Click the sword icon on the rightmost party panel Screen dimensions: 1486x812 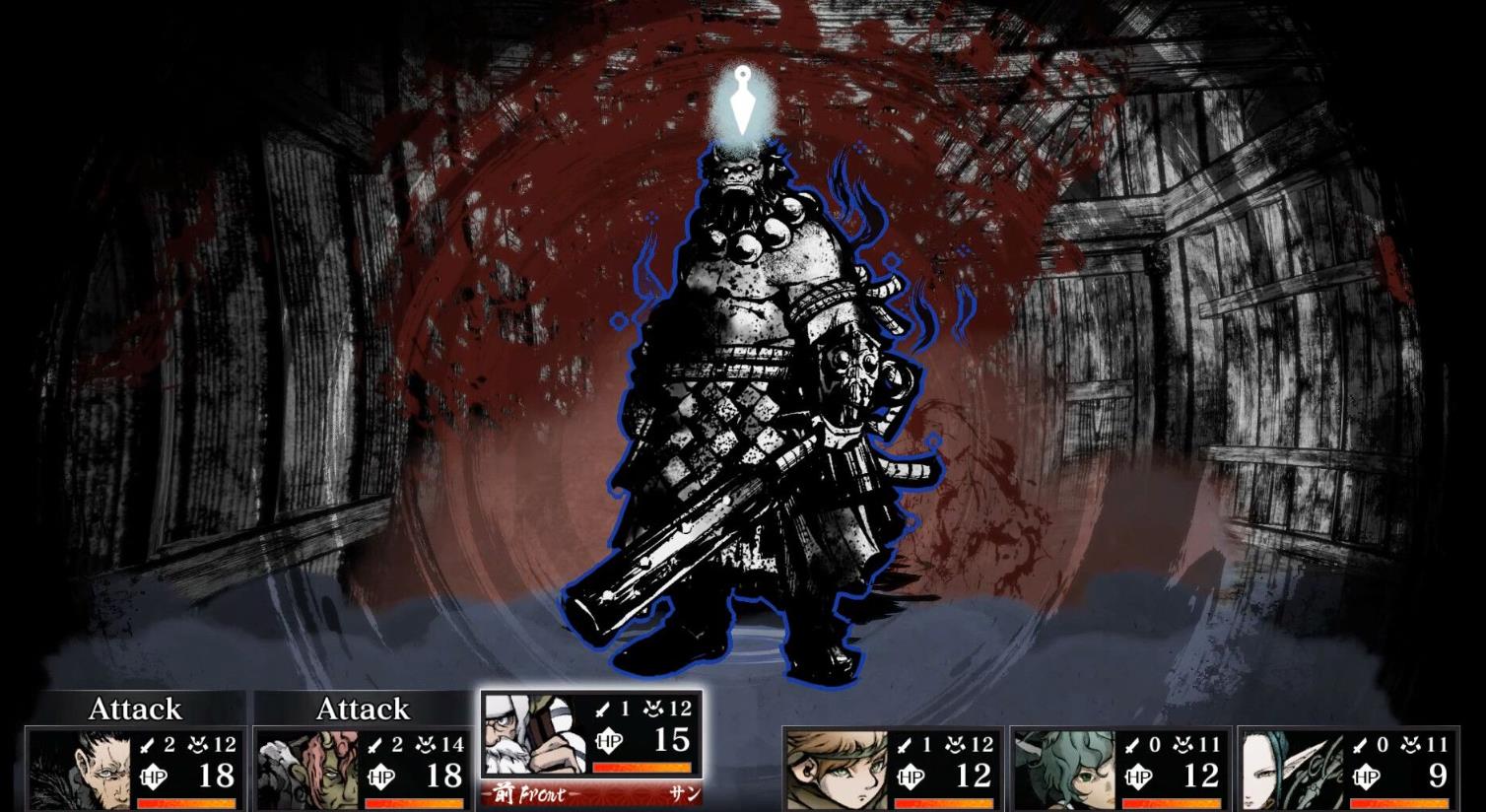(1359, 745)
